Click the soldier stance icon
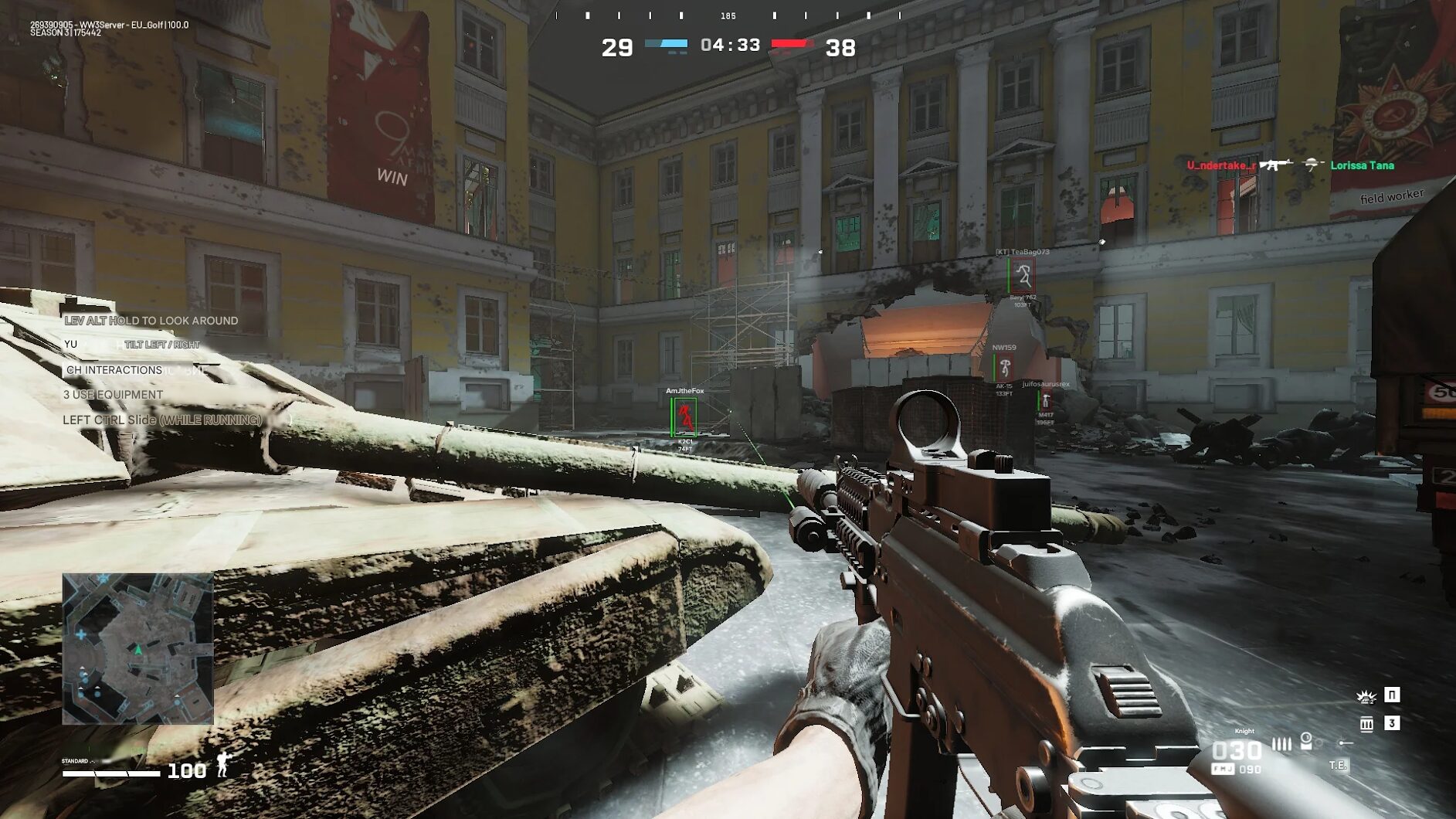1456x819 pixels. (223, 765)
